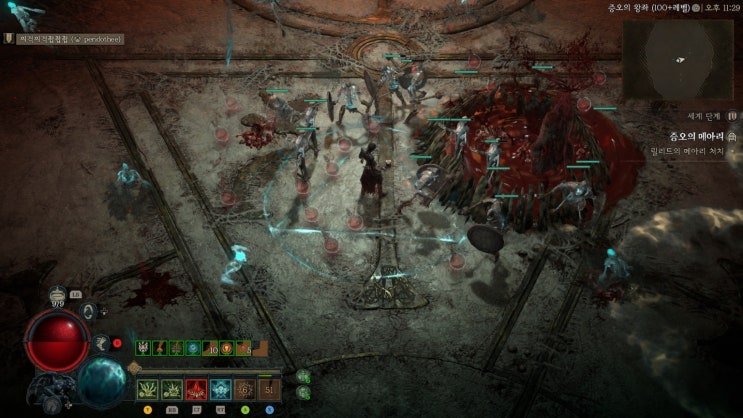The height and width of the screenshot is (418, 743).
Task: Activate the red flame skill slot
Action: point(197,388)
